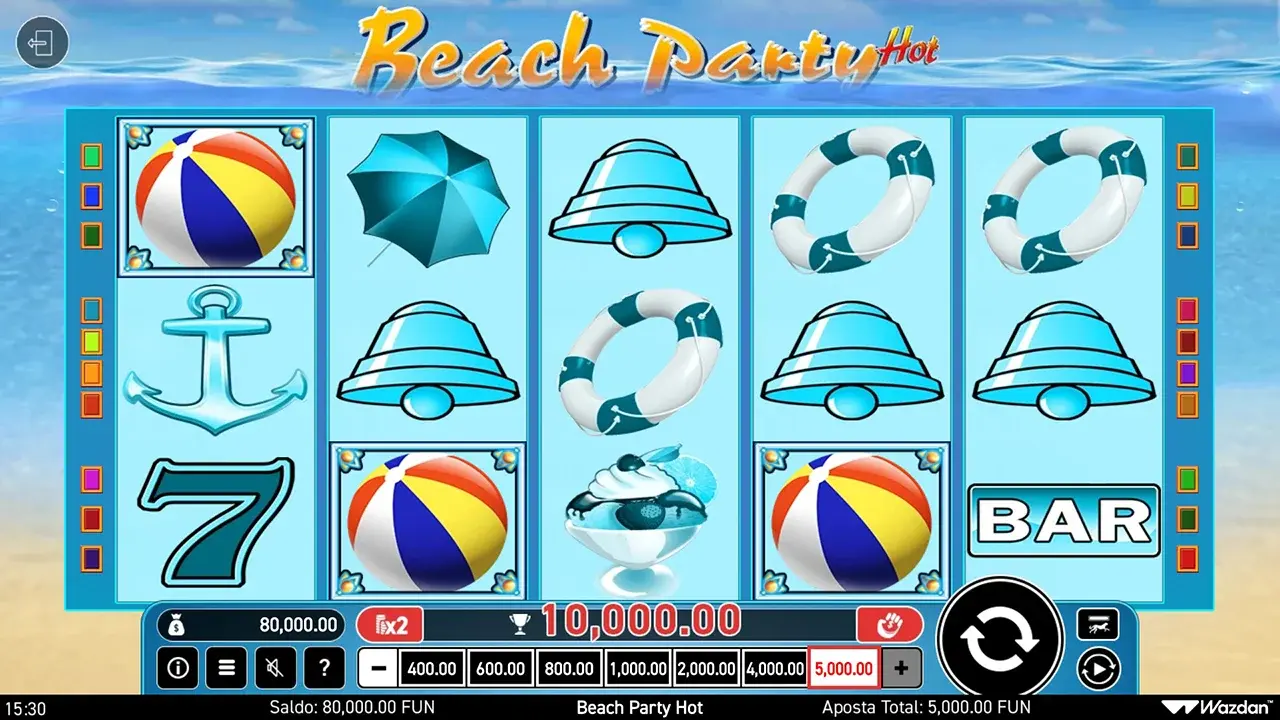The width and height of the screenshot is (1280, 720).
Task: Open the hamburger menu button
Action: coord(226,667)
